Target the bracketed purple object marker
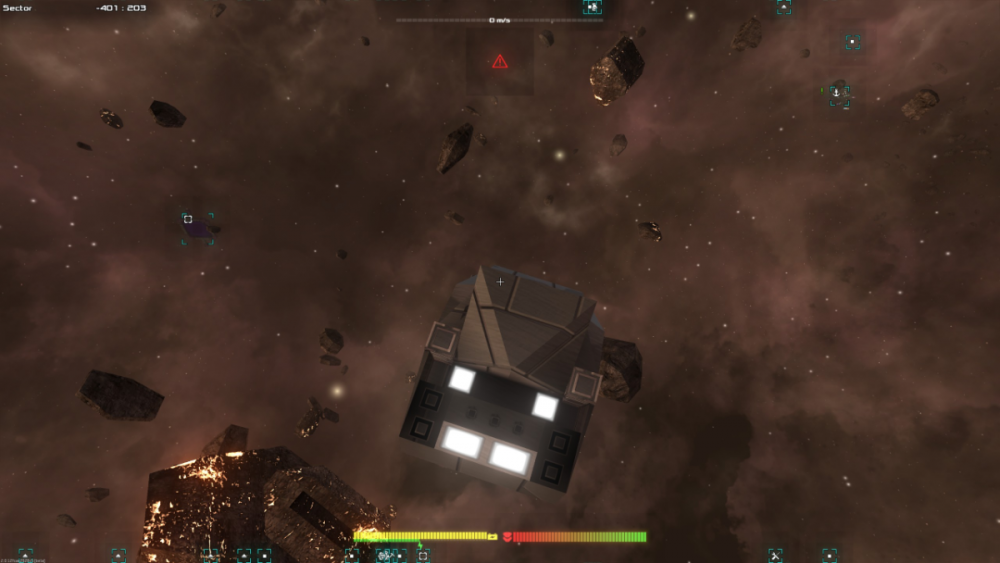The image size is (1000, 563). (x=197, y=228)
